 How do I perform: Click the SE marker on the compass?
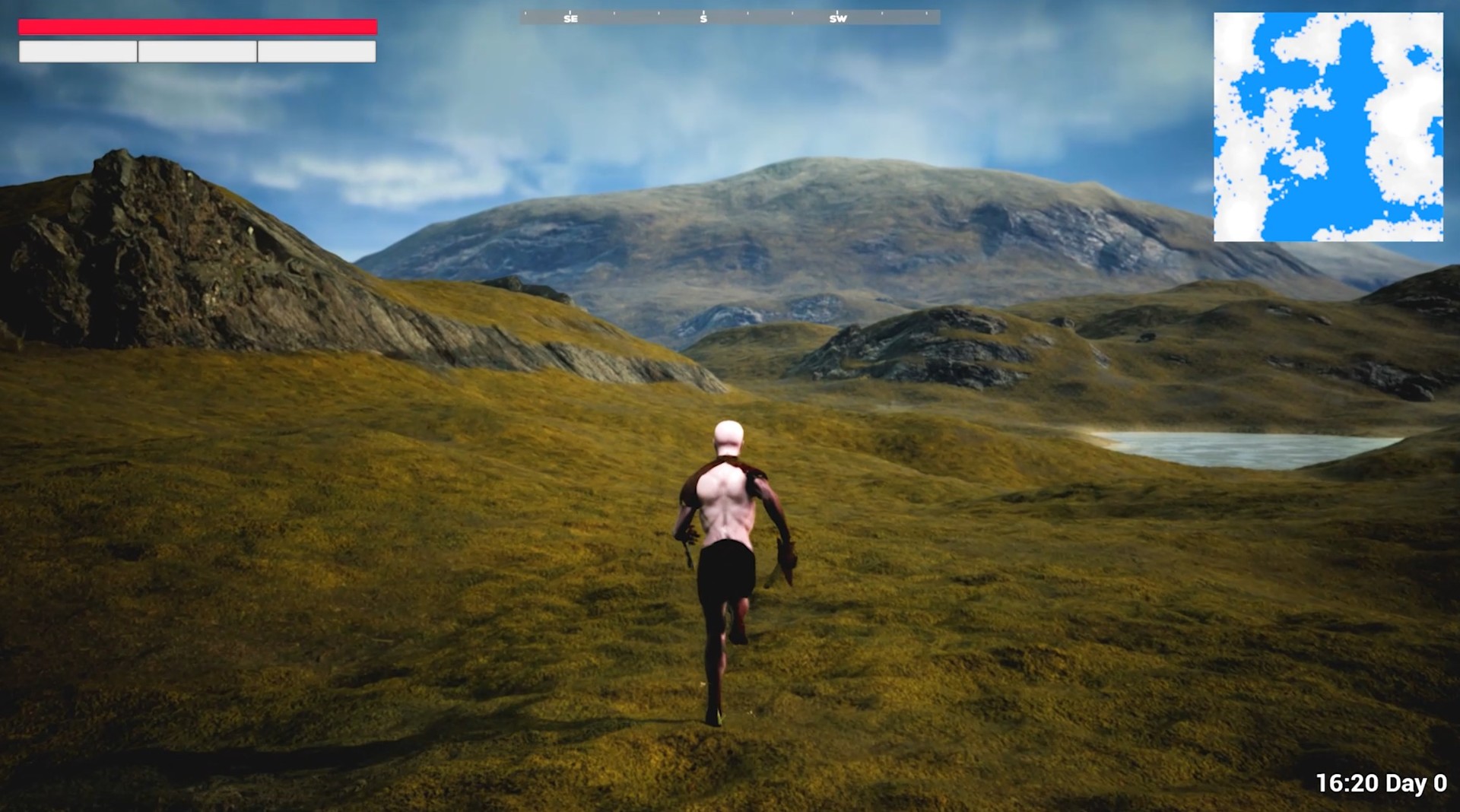[x=569, y=18]
